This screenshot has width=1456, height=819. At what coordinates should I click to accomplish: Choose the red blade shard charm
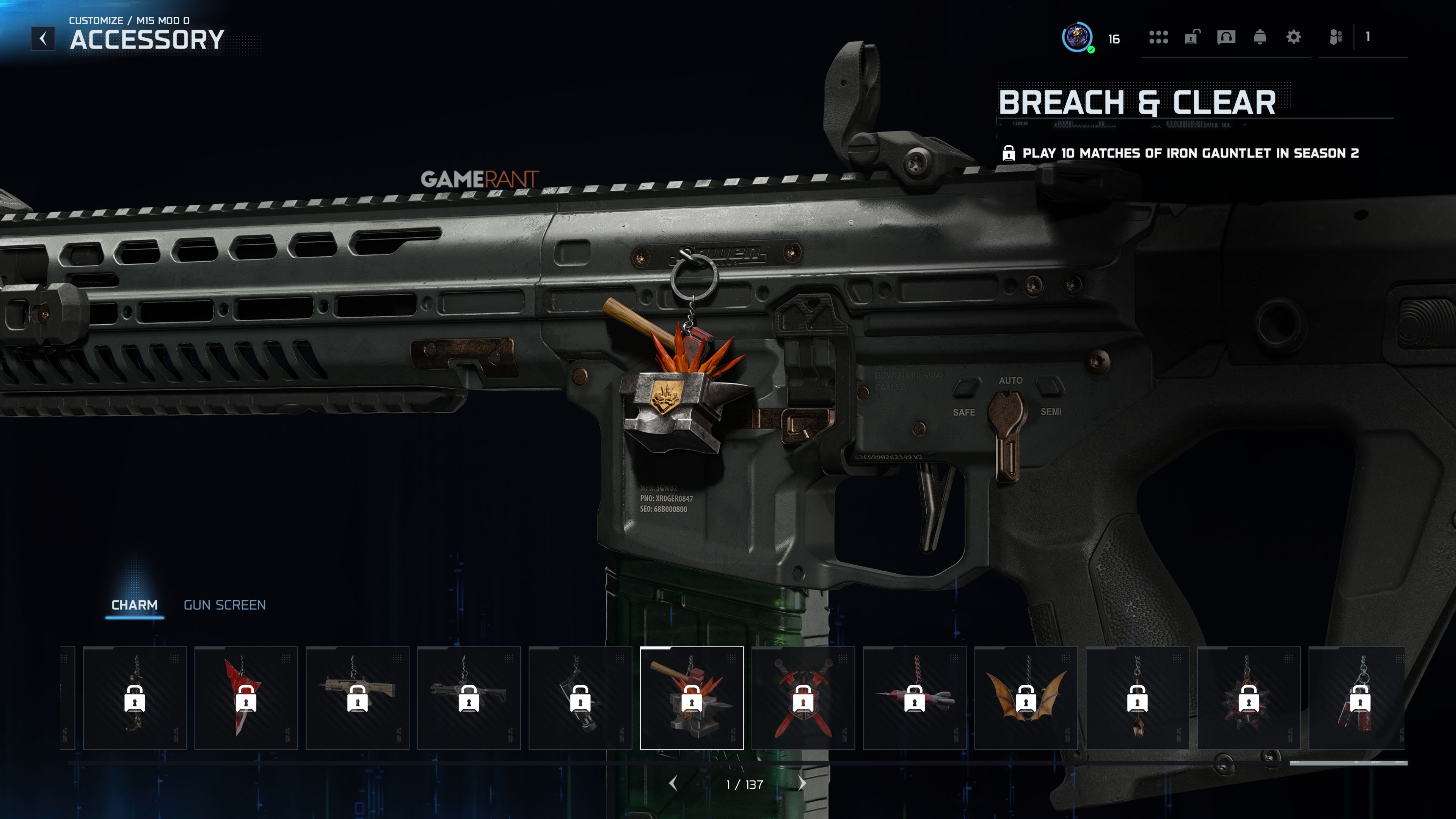[x=246, y=698]
